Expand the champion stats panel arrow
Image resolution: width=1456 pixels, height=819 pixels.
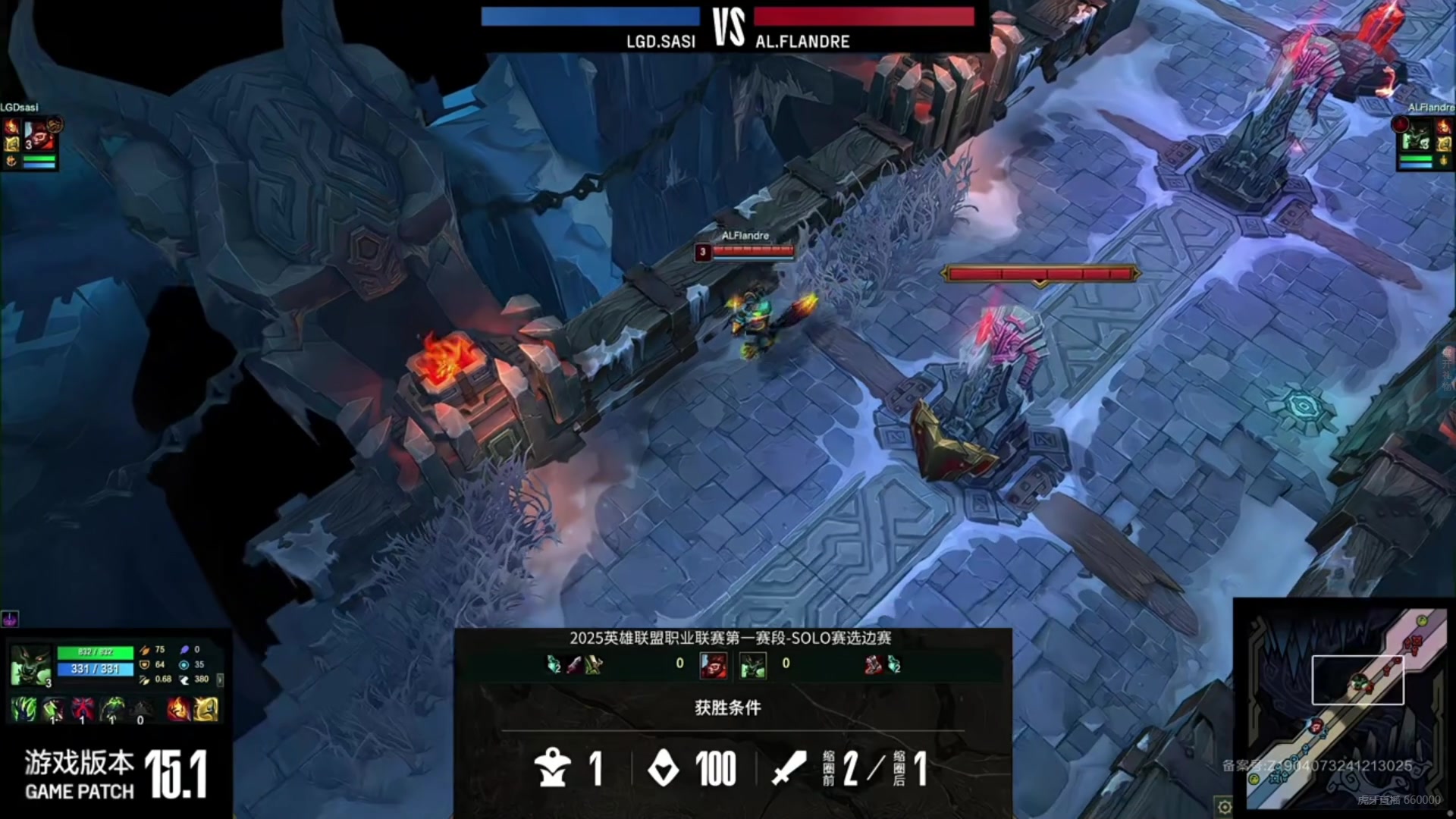click(x=220, y=679)
